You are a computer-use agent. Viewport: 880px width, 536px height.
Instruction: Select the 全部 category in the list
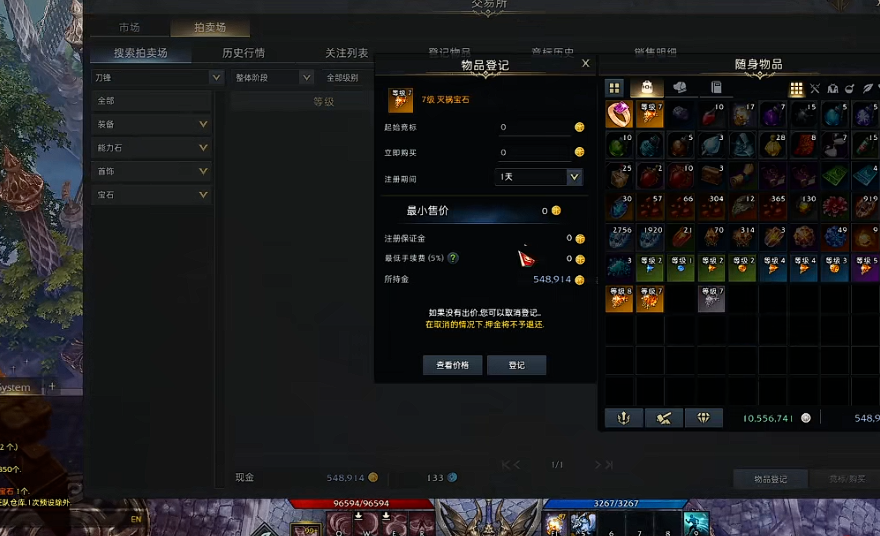pyautogui.click(x=152, y=101)
